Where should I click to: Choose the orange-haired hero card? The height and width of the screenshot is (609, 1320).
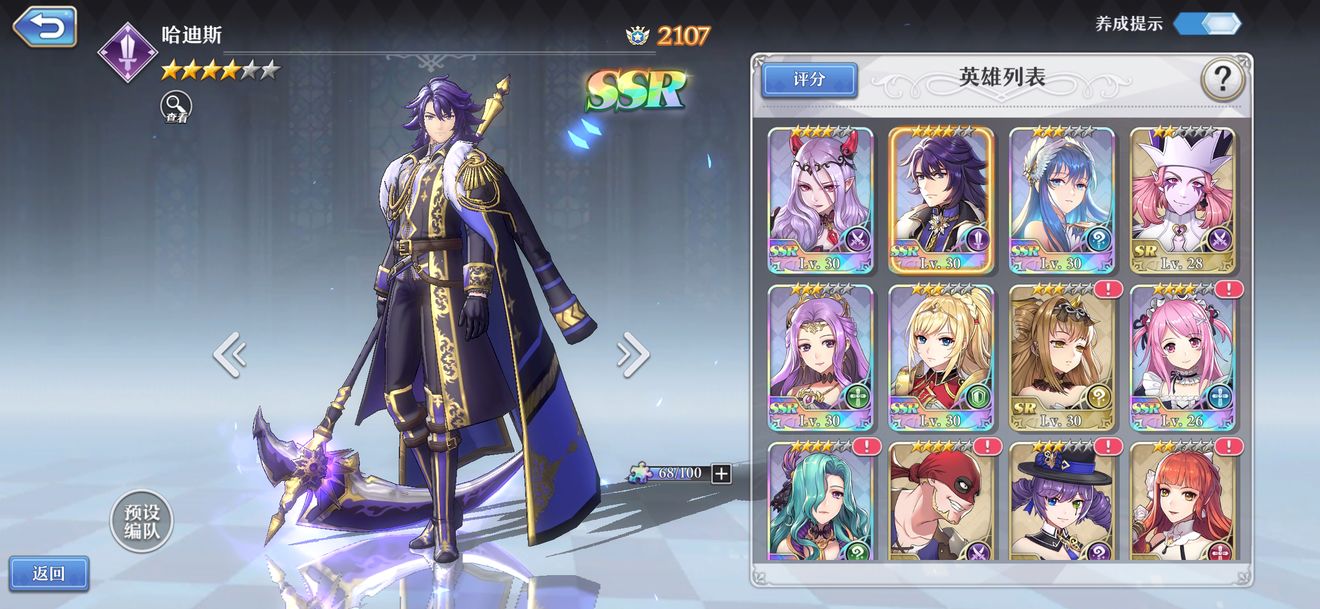(1182, 500)
